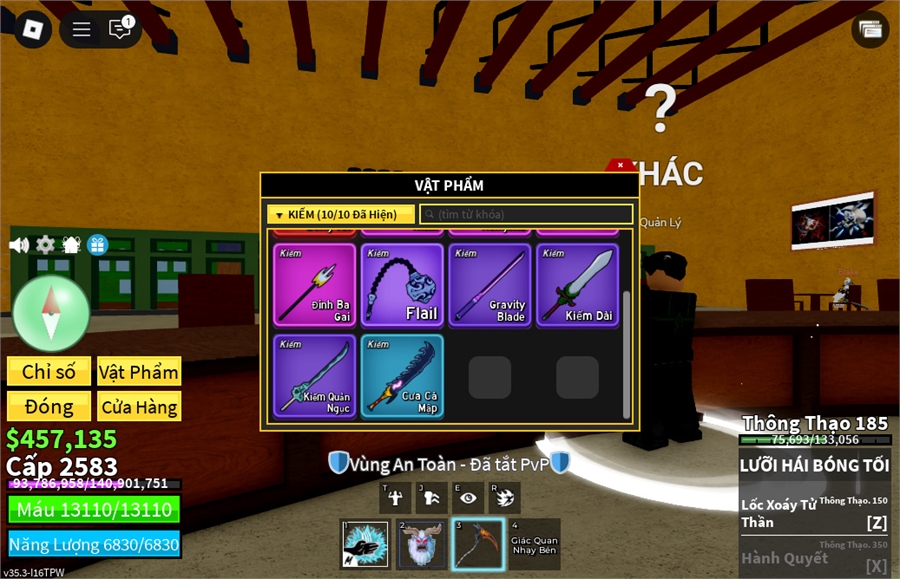This screenshot has width=900, height=579.
Task: Open the Roblox chat bubble icon
Action: pyautogui.click(x=121, y=29)
